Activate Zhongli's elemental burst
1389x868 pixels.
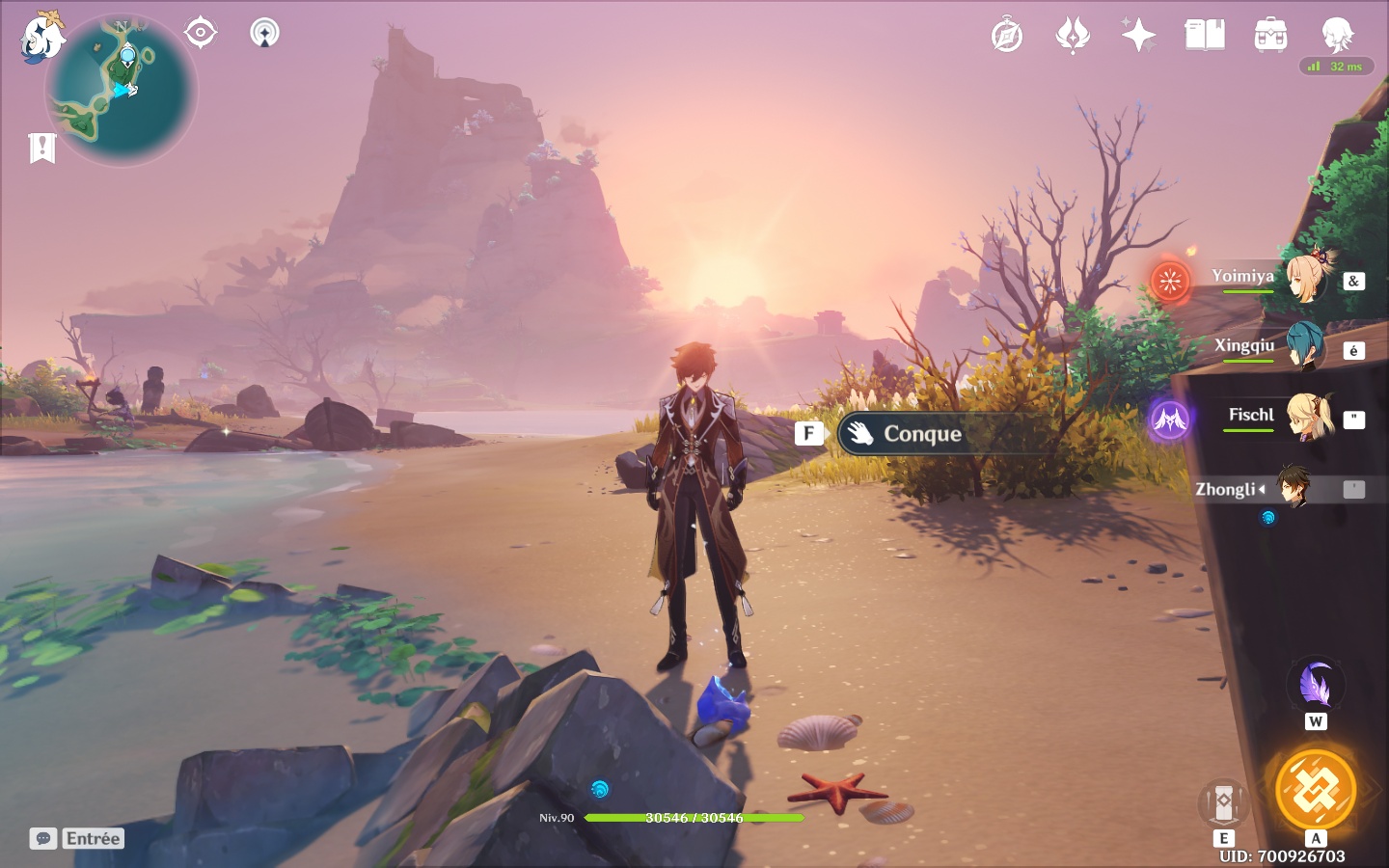click(1316, 789)
